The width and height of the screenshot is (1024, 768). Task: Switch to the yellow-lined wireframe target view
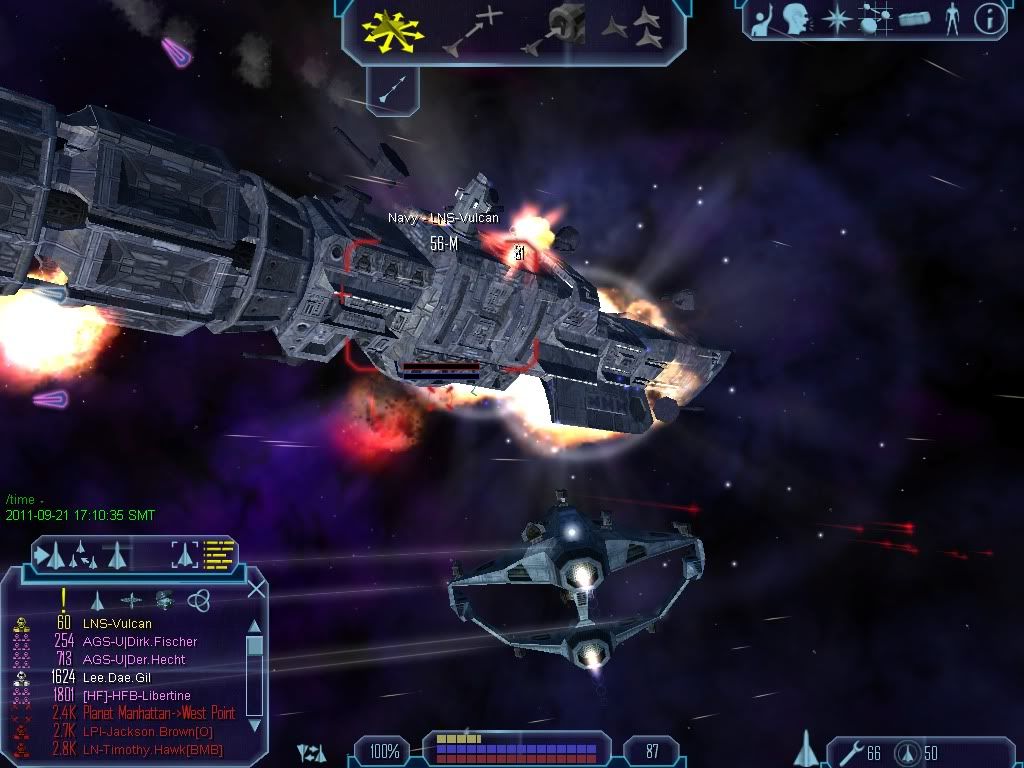[218, 553]
